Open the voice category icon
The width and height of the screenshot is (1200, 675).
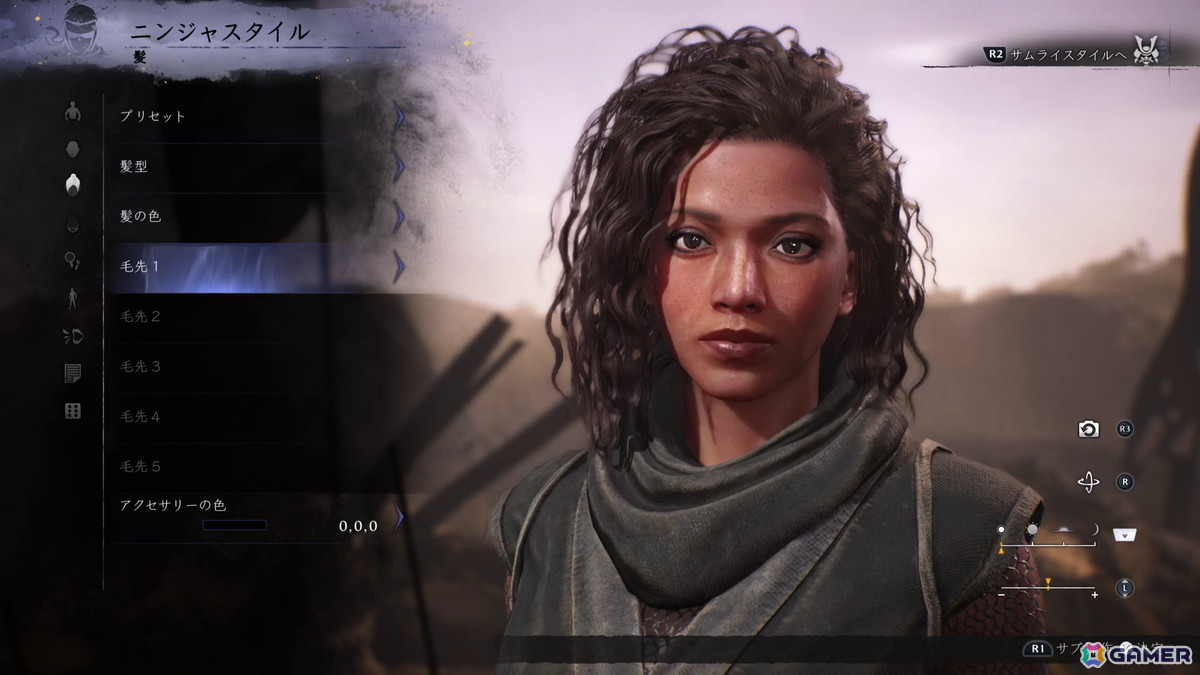click(72, 336)
